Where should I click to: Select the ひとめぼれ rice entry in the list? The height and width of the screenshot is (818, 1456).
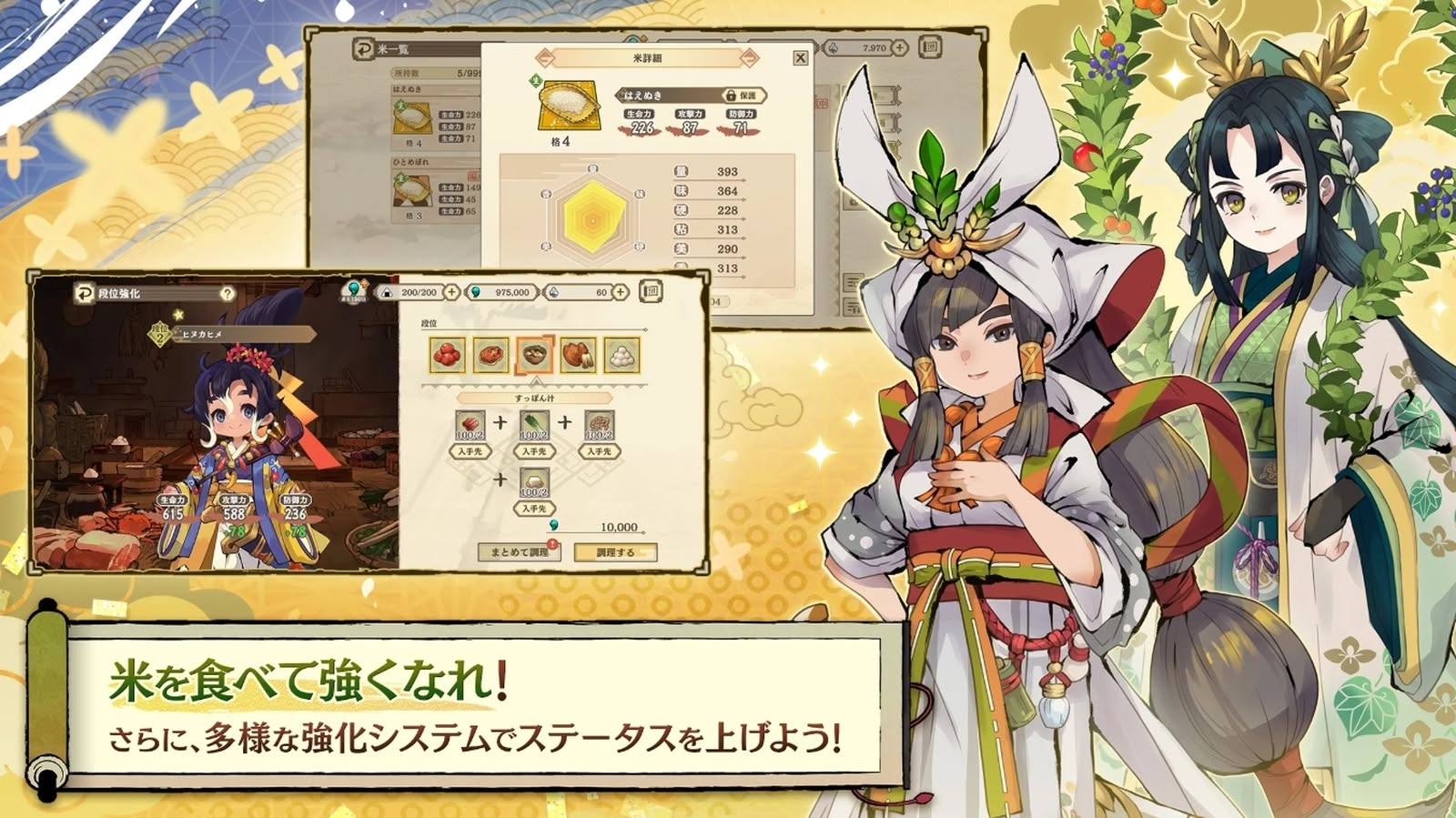(437, 191)
